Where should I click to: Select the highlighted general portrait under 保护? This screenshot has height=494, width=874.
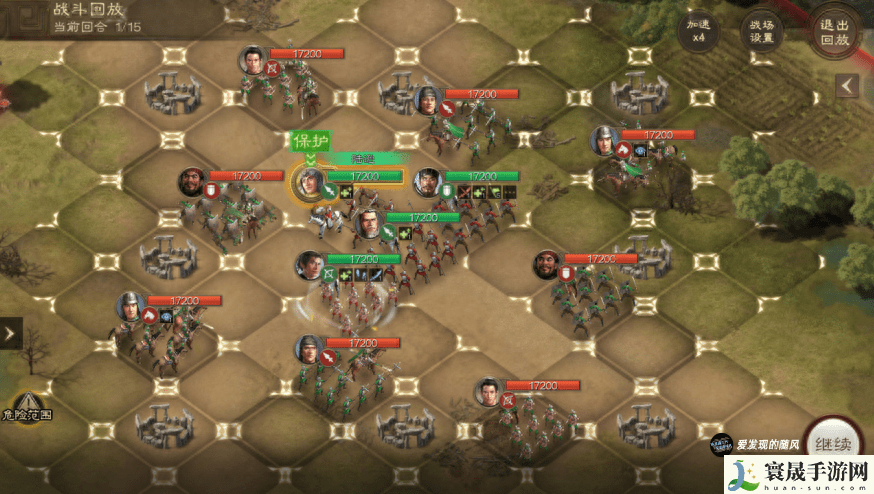(x=309, y=183)
